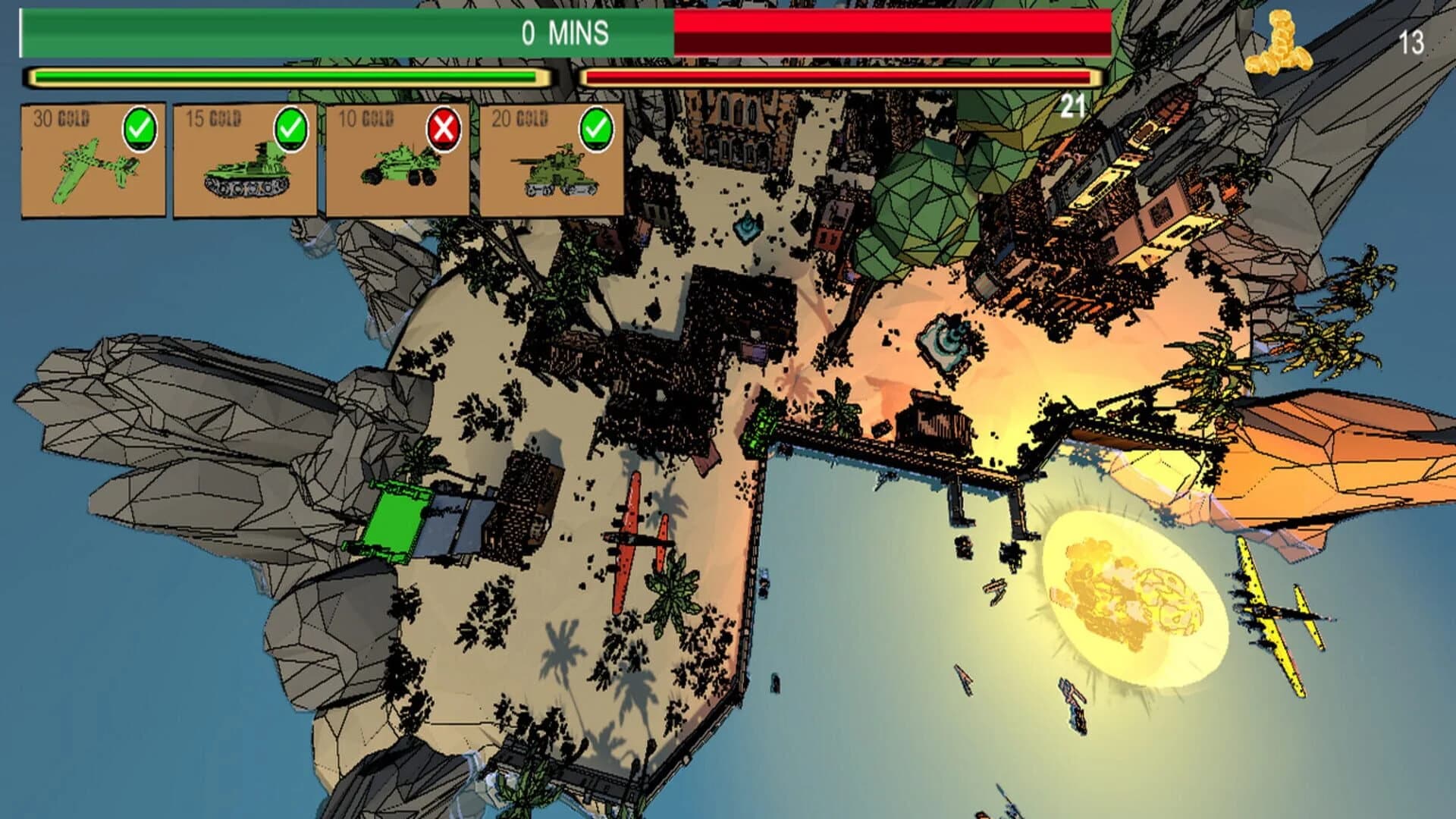This screenshot has height=819, width=1456.
Task: Select the 30 gold bomber plane card
Action: 91,159
